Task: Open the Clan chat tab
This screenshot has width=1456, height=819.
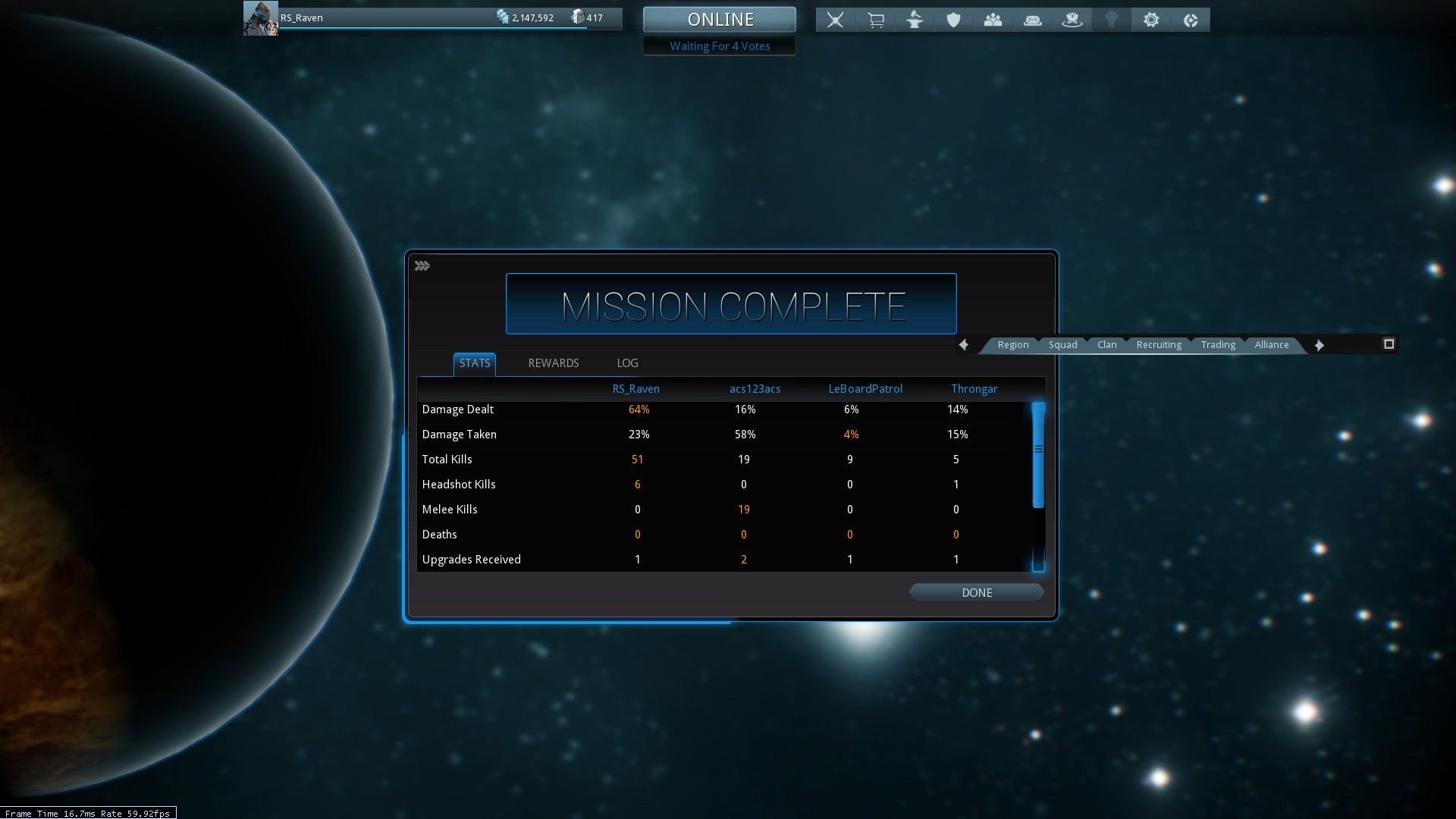Action: [1106, 345]
